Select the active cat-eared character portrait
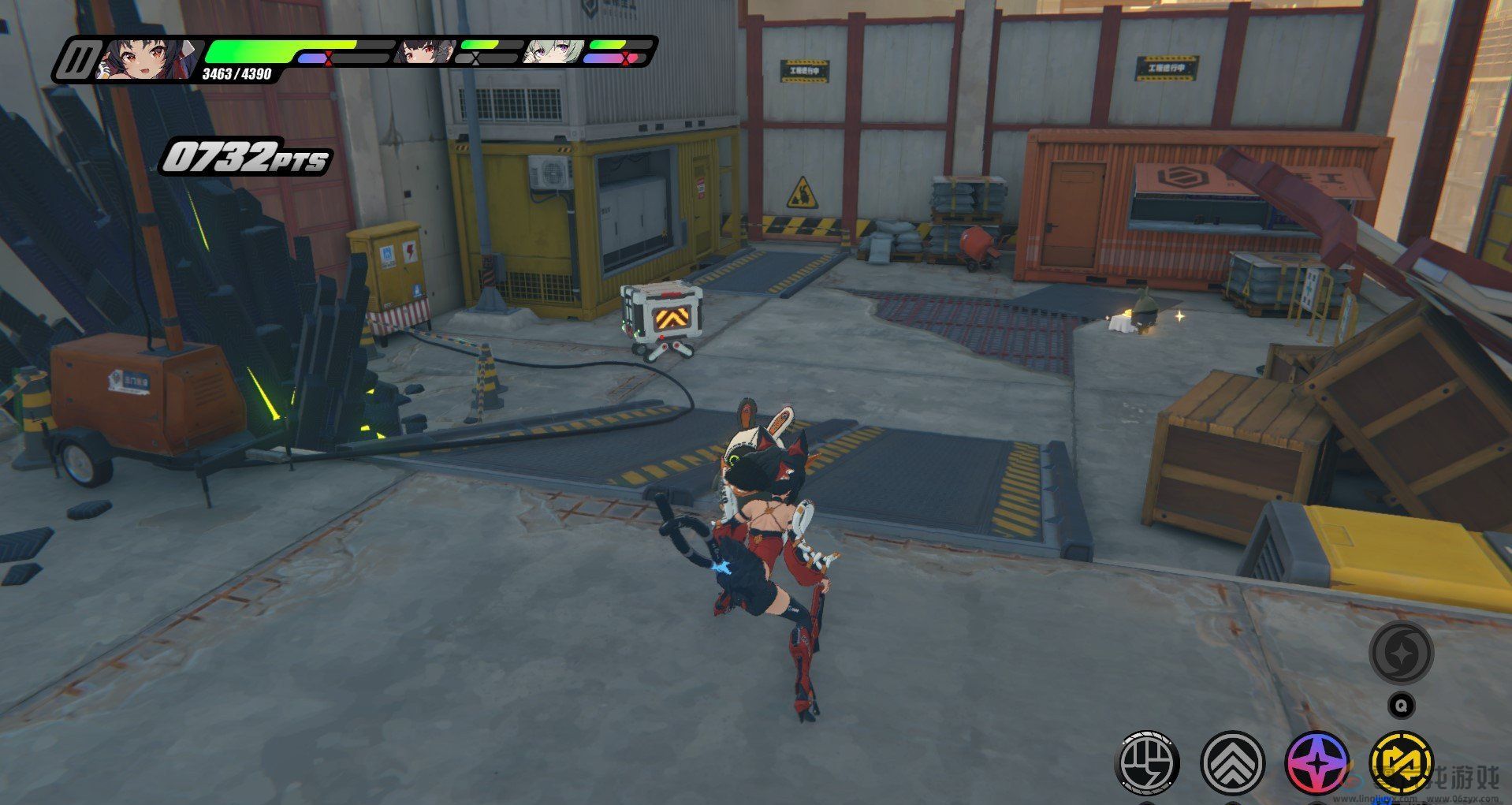 148,60
